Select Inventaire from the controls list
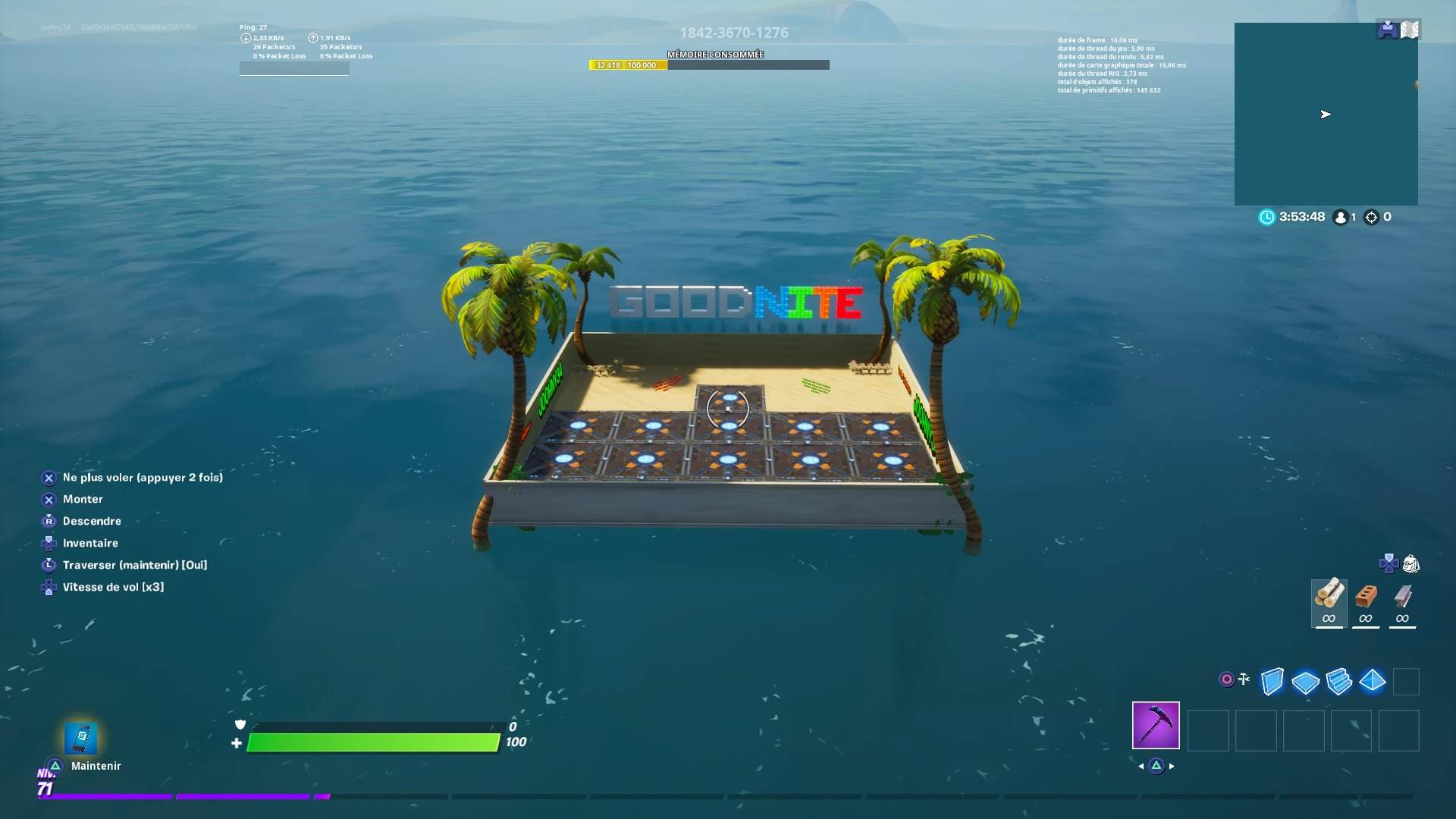This screenshot has height=819, width=1456. coord(91,543)
